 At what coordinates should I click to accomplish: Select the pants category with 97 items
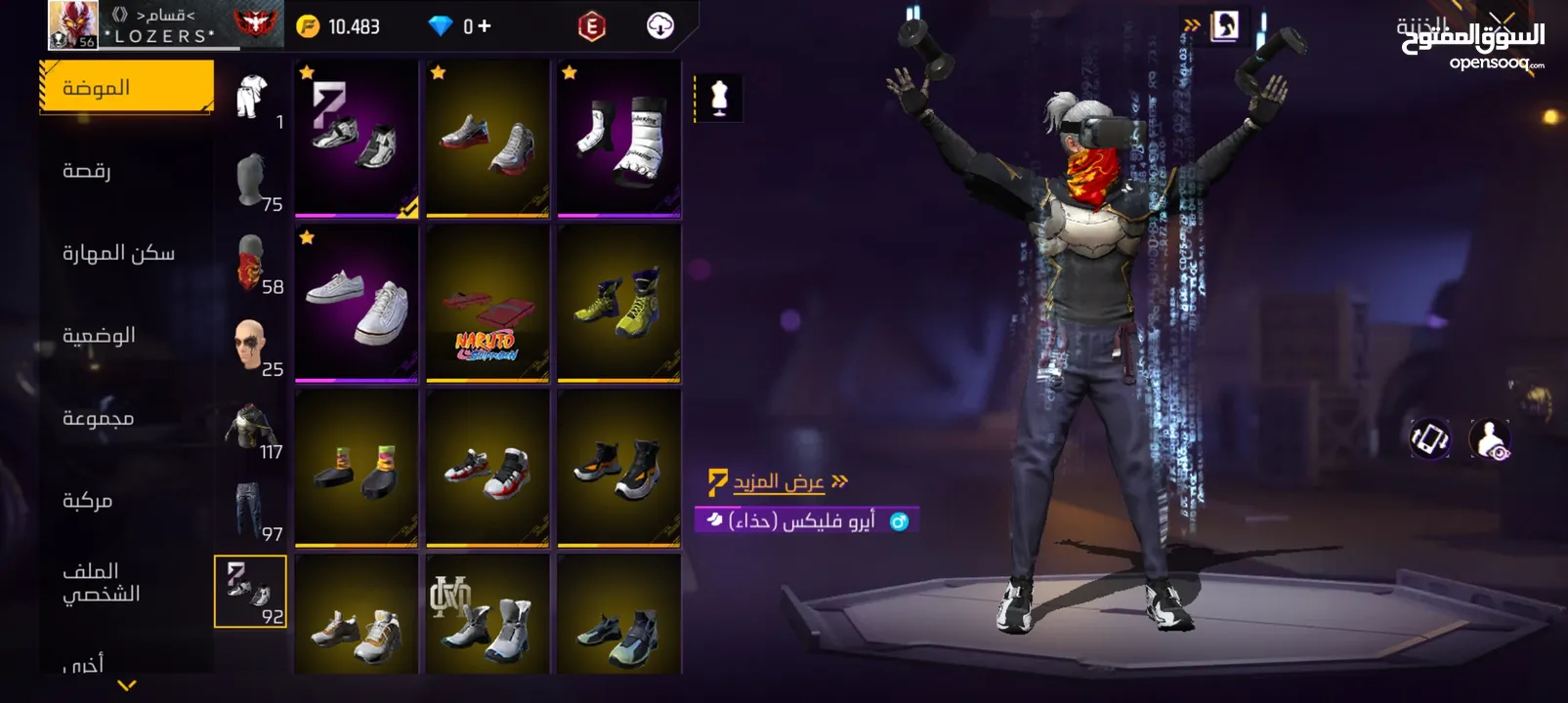[x=250, y=510]
